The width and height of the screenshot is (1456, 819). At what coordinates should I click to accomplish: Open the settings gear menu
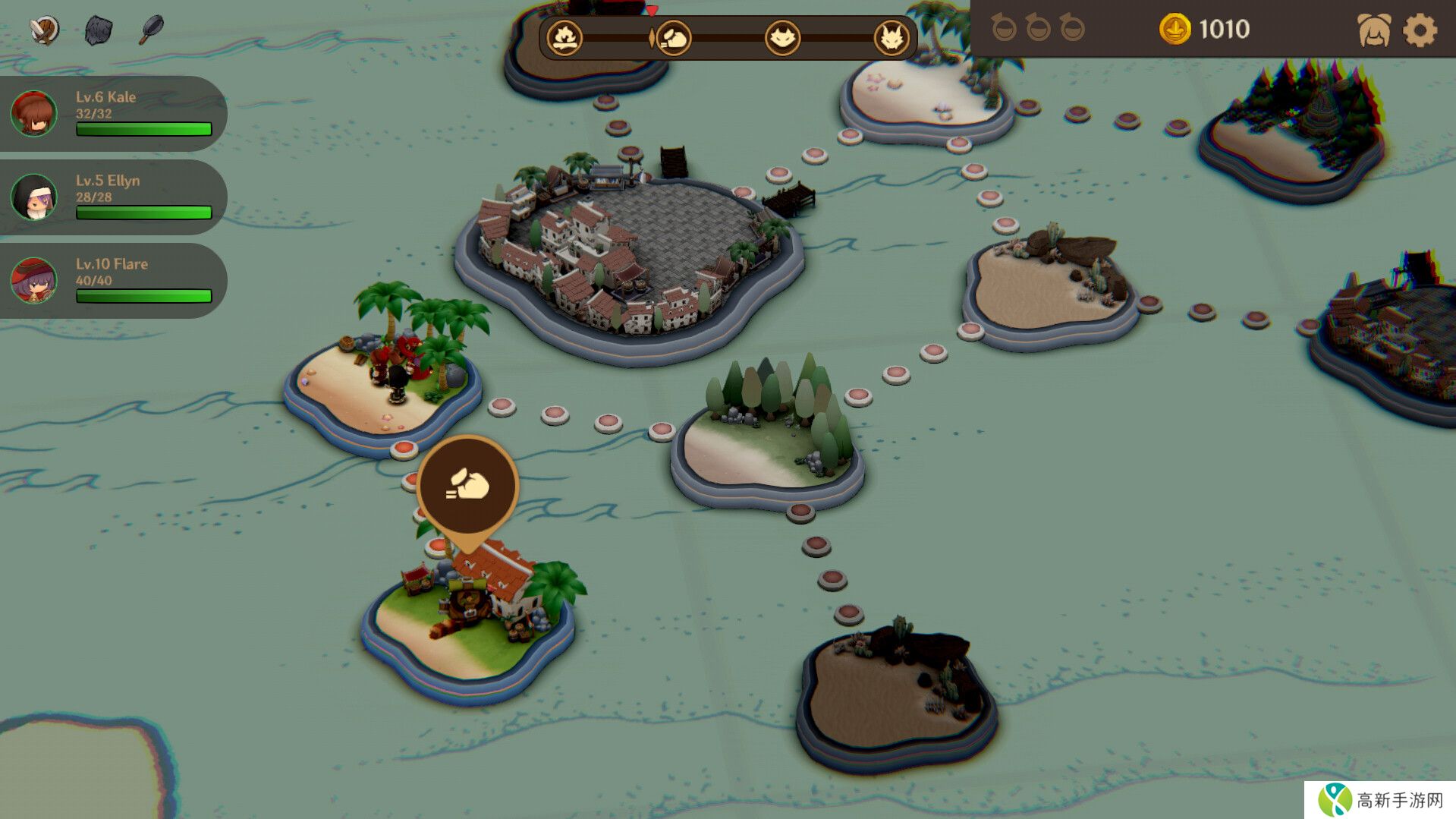(1420, 31)
